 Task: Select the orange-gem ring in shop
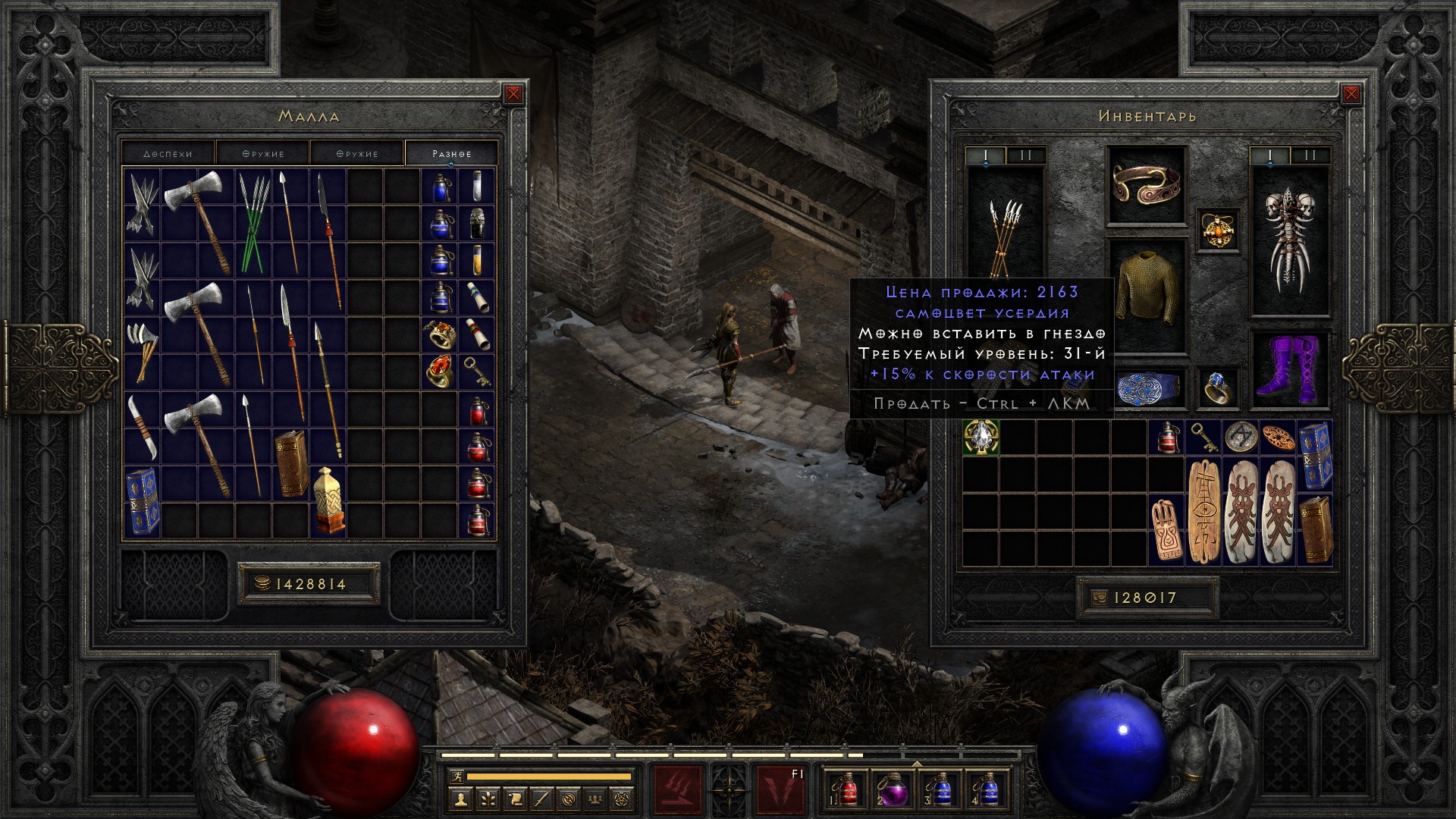(439, 372)
